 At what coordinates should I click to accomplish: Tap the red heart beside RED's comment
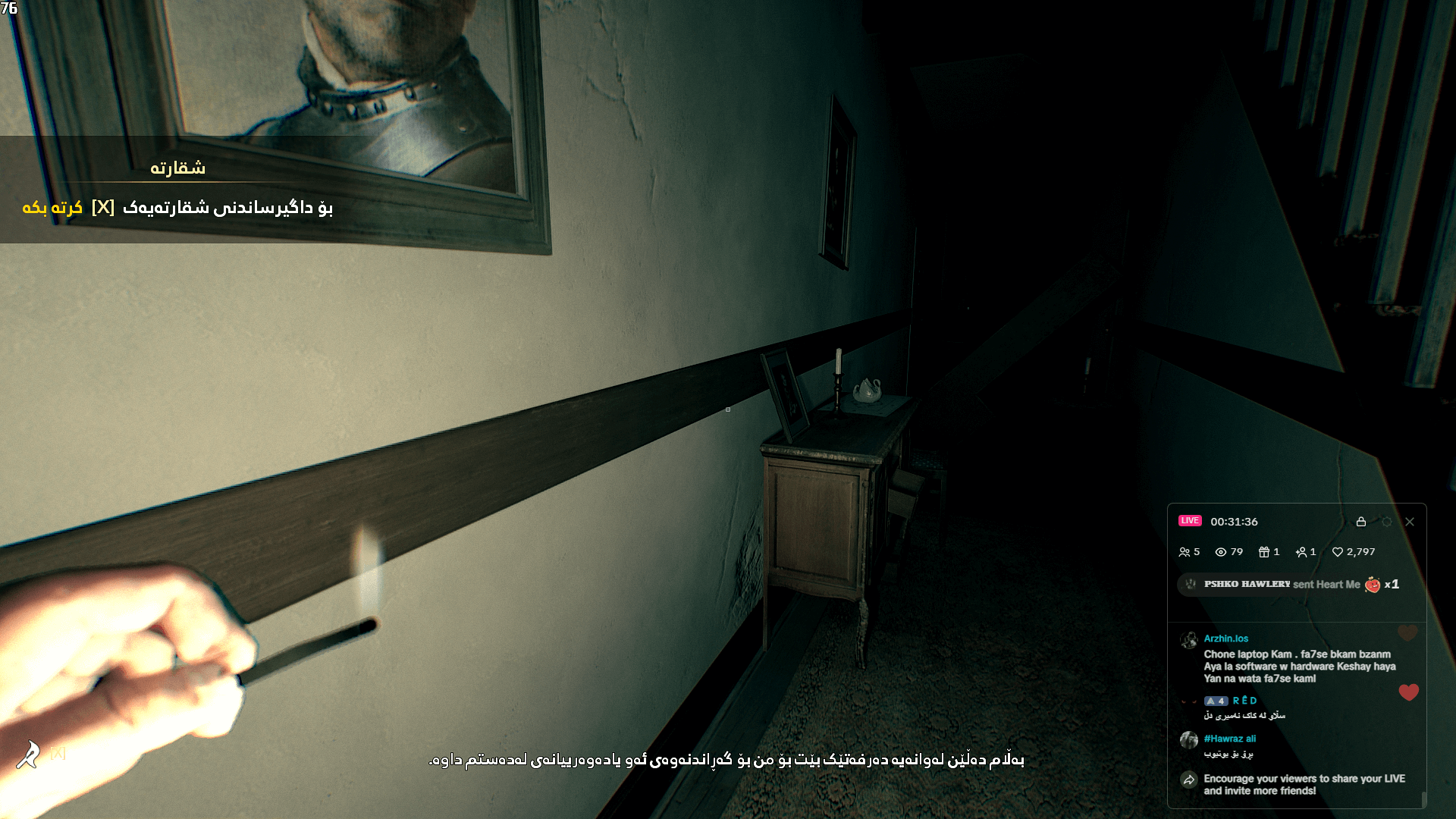1408,692
